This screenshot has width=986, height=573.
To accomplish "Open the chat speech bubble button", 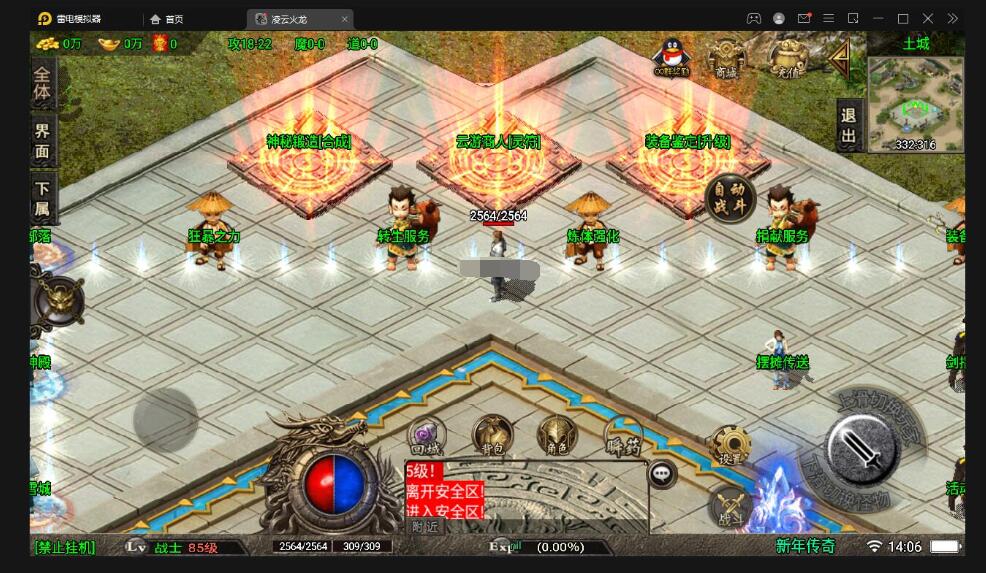I will [x=662, y=473].
